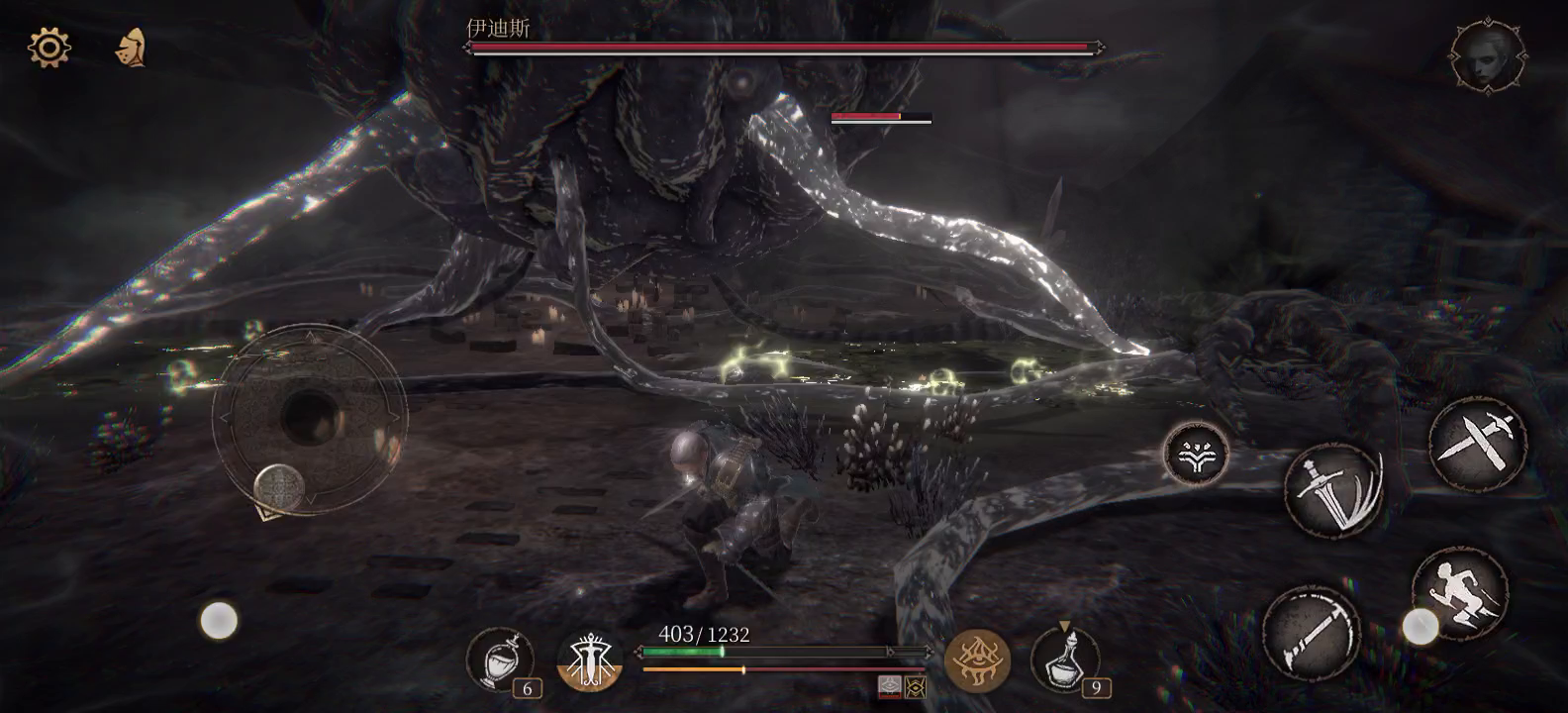Activate the radiant dagger skill

(590, 661)
